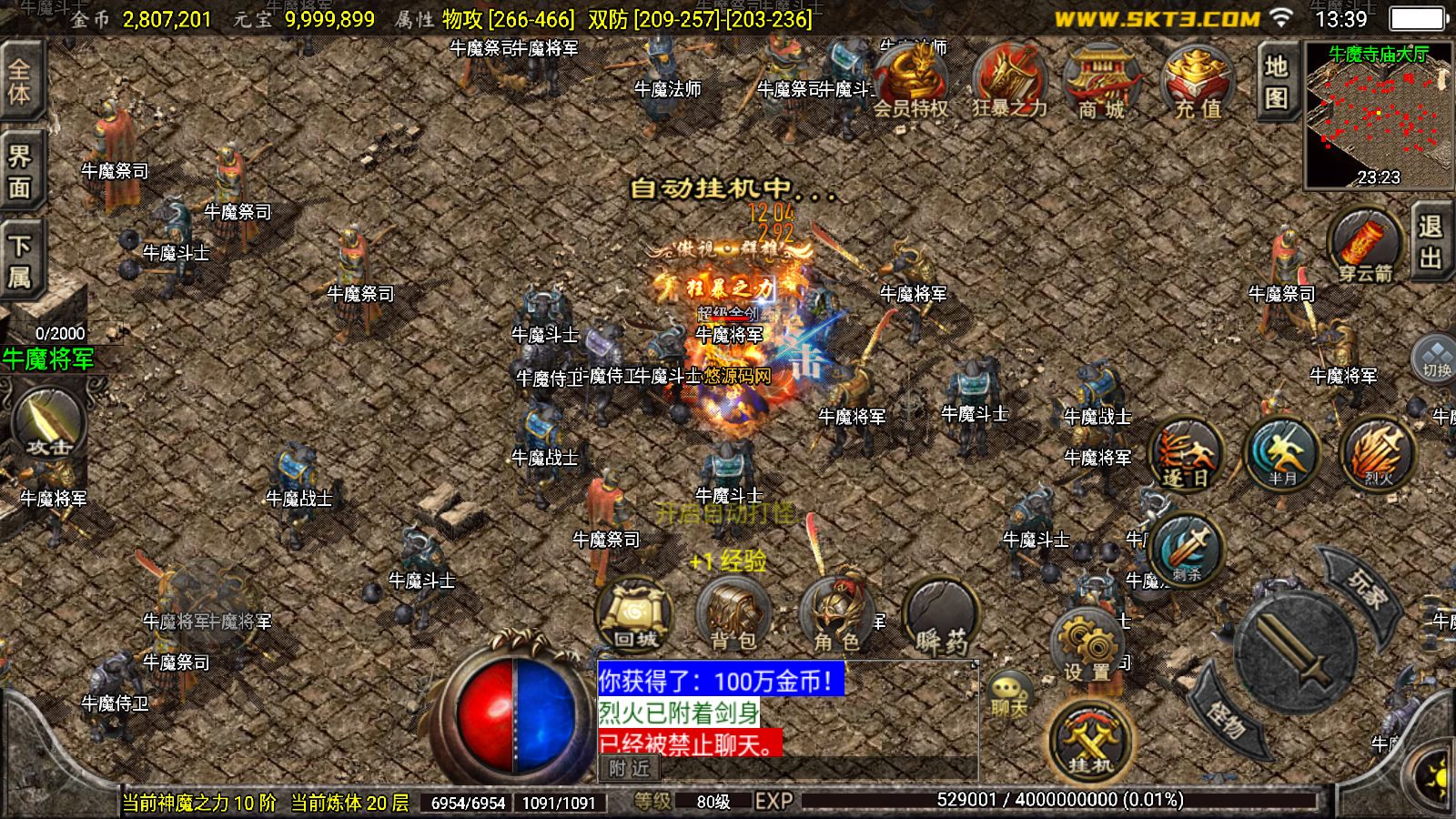
Task: Open the 充值 recharge menu
Action: click(x=1198, y=82)
